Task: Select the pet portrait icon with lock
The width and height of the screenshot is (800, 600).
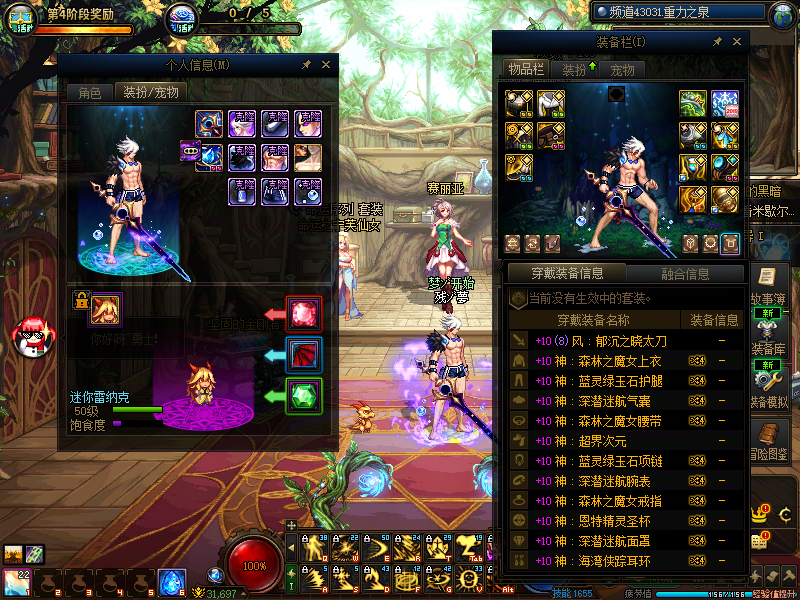Action: (105, 309)
